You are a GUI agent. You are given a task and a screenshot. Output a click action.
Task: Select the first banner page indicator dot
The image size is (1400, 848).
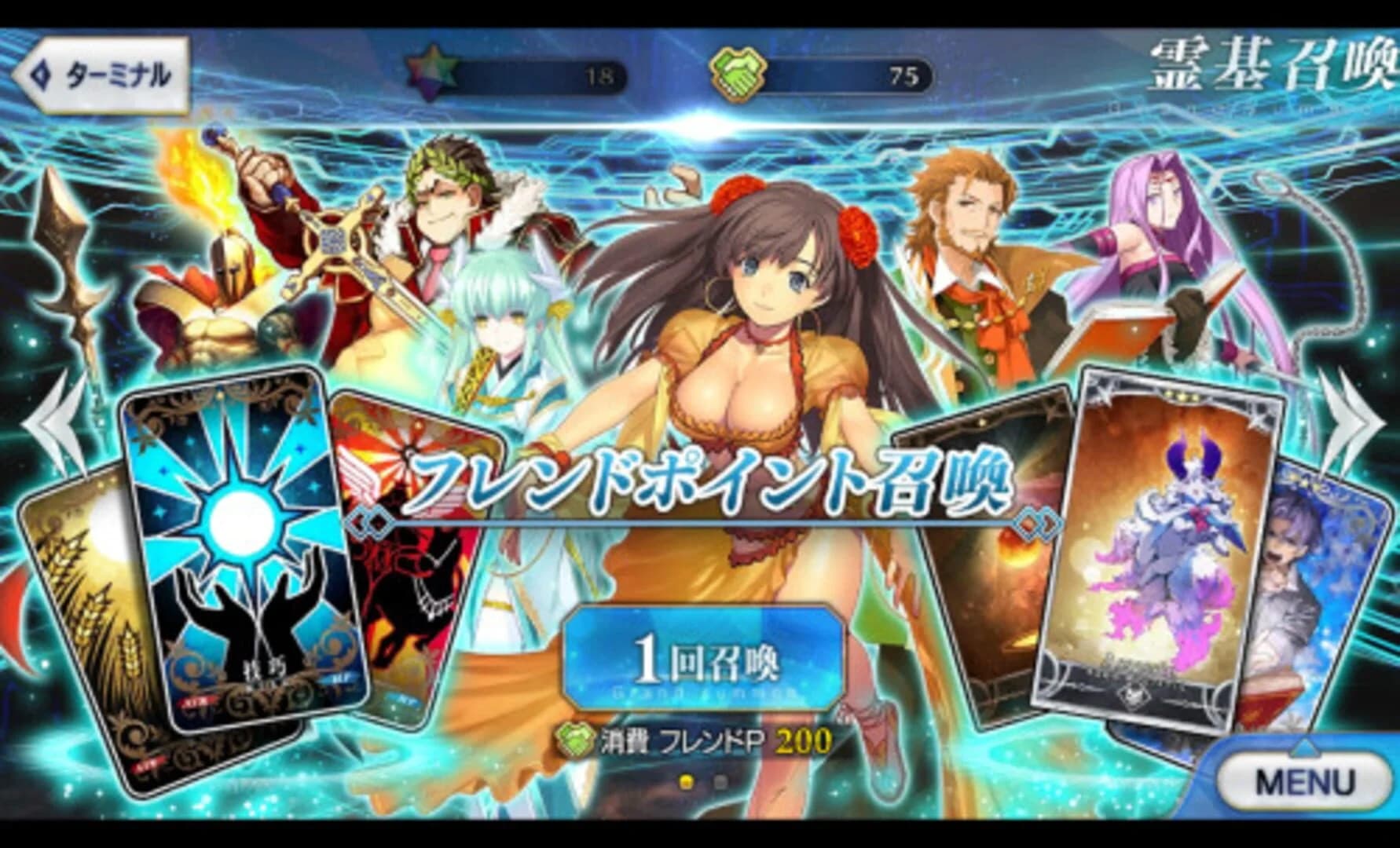click(x=687, y=782)
